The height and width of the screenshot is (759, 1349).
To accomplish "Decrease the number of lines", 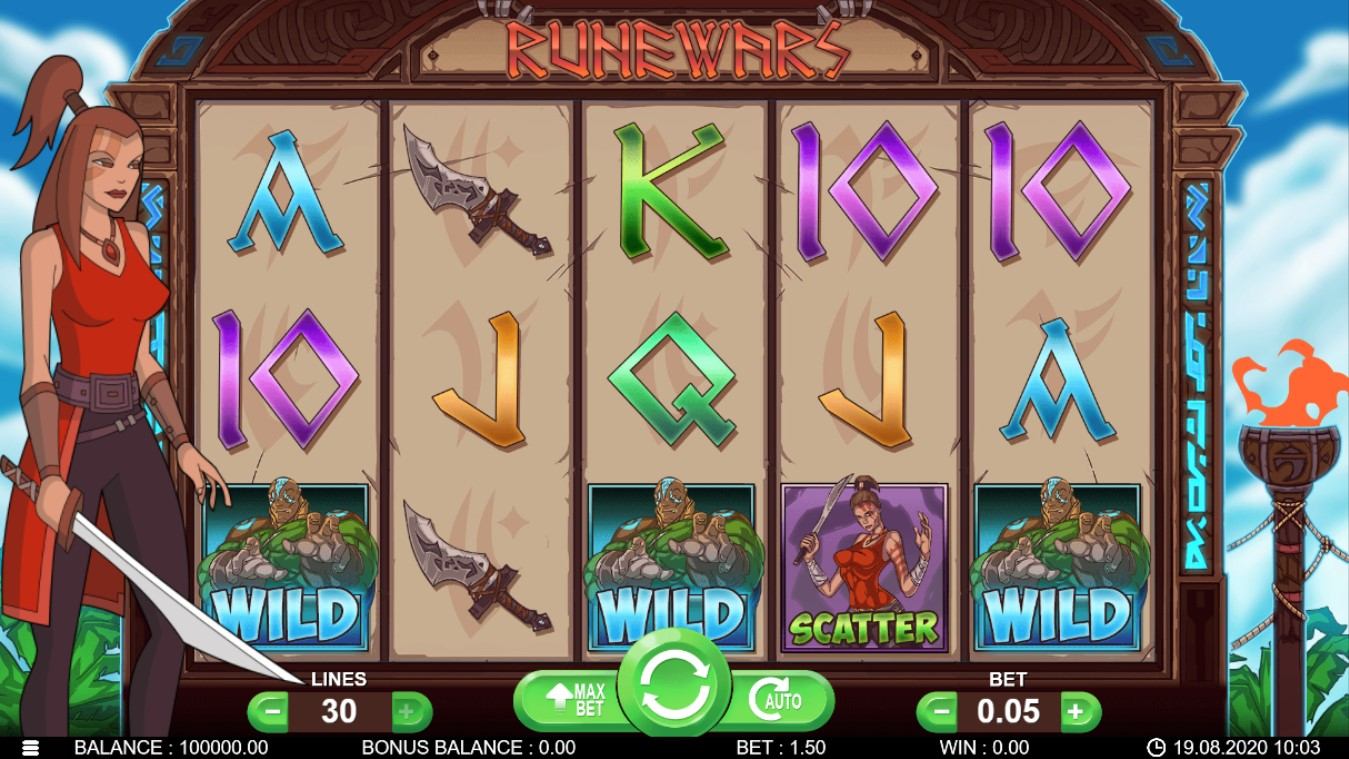I will (268, 712).
